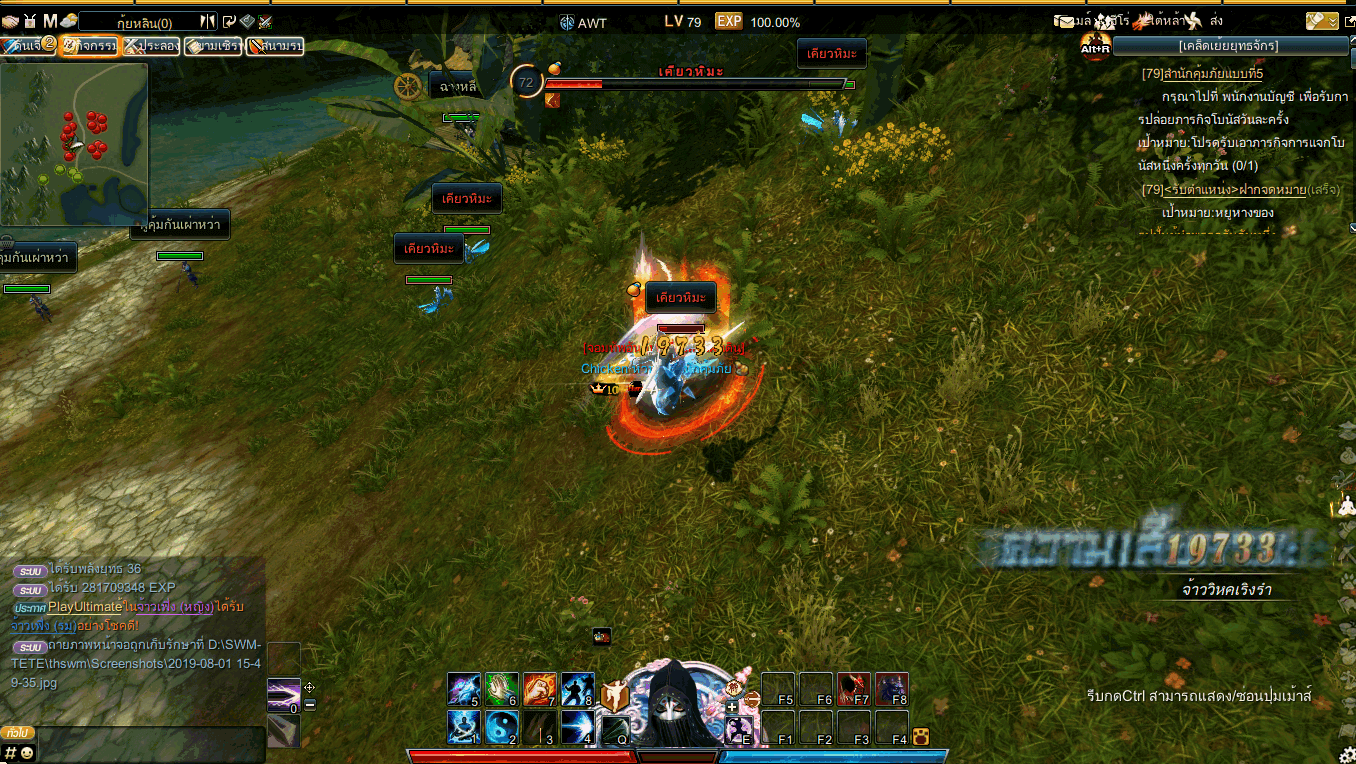Trigger the lightning strike skill on slot 5
This screenshot has width=1356, height=764.
tap(463, 689)
